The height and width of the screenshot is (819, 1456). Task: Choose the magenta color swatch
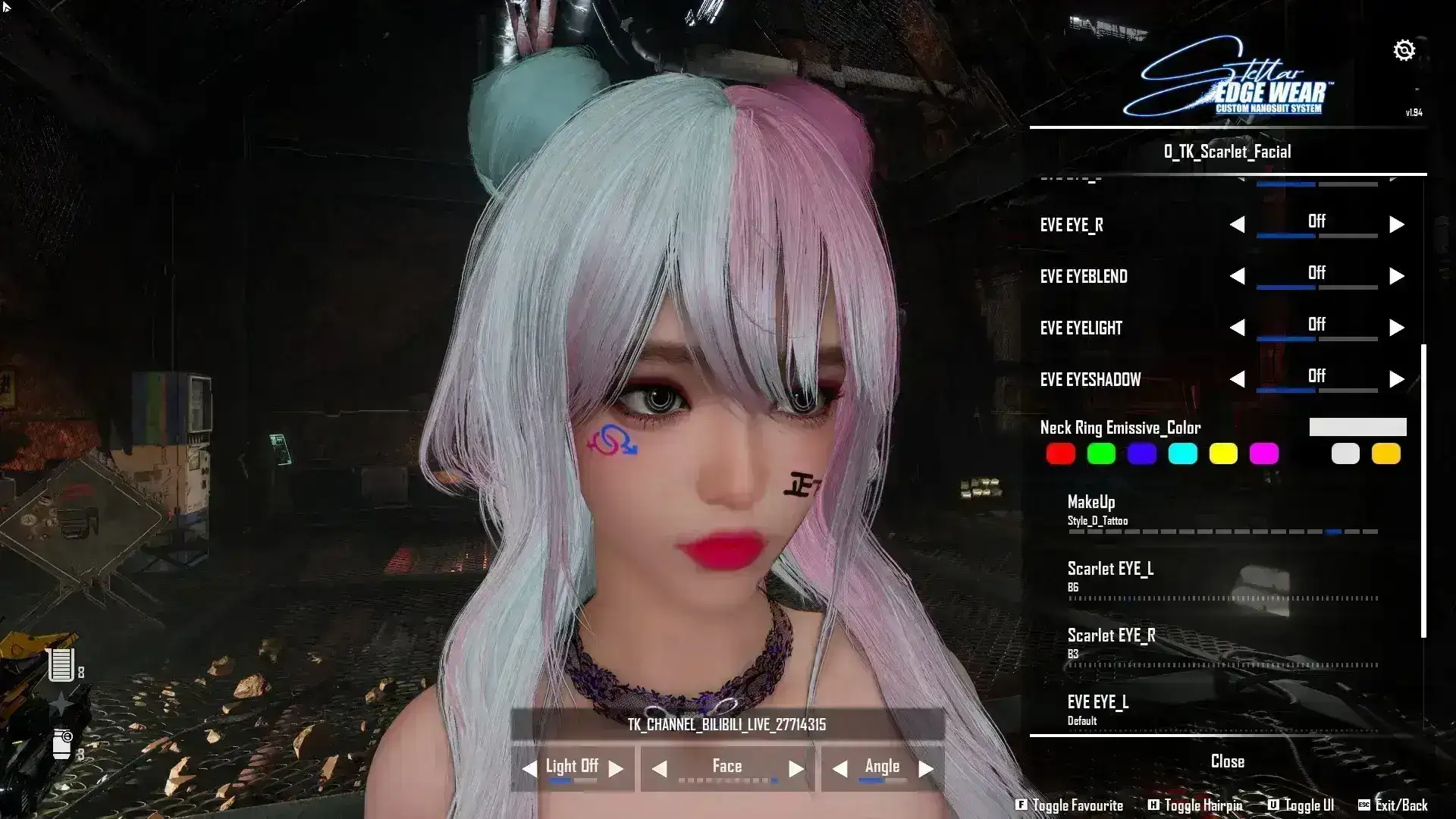pyautogui.click(x=1264, y=454)
